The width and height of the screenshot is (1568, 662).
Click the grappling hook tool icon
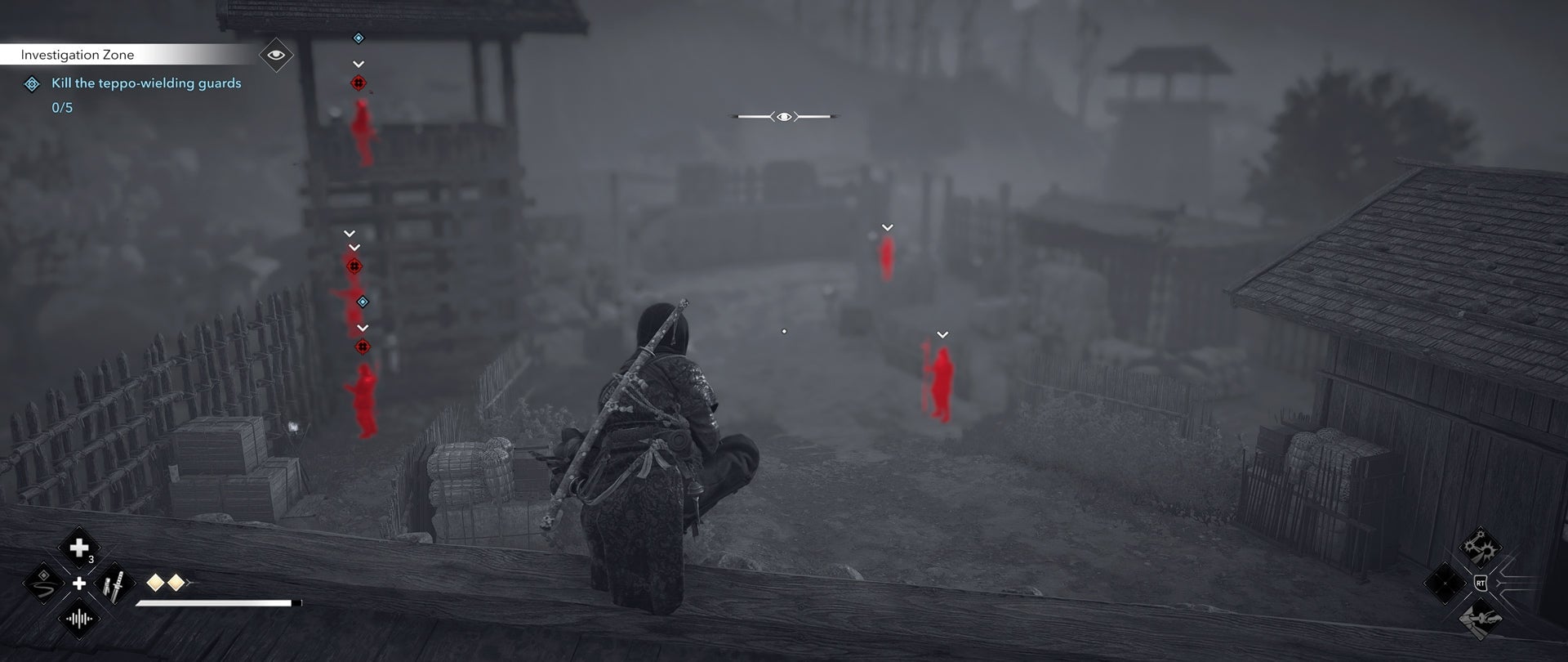(1479, 620)
